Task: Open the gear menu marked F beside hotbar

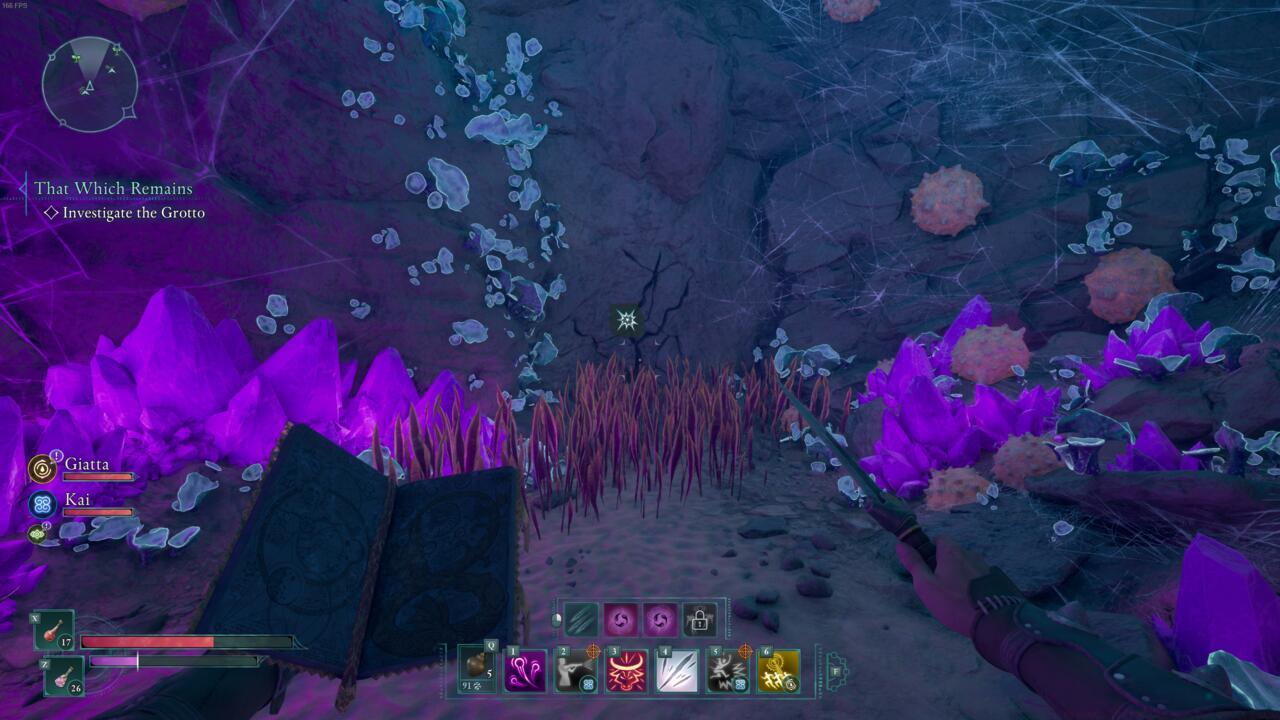Action: pyautogui.click(x=837, y=669)
